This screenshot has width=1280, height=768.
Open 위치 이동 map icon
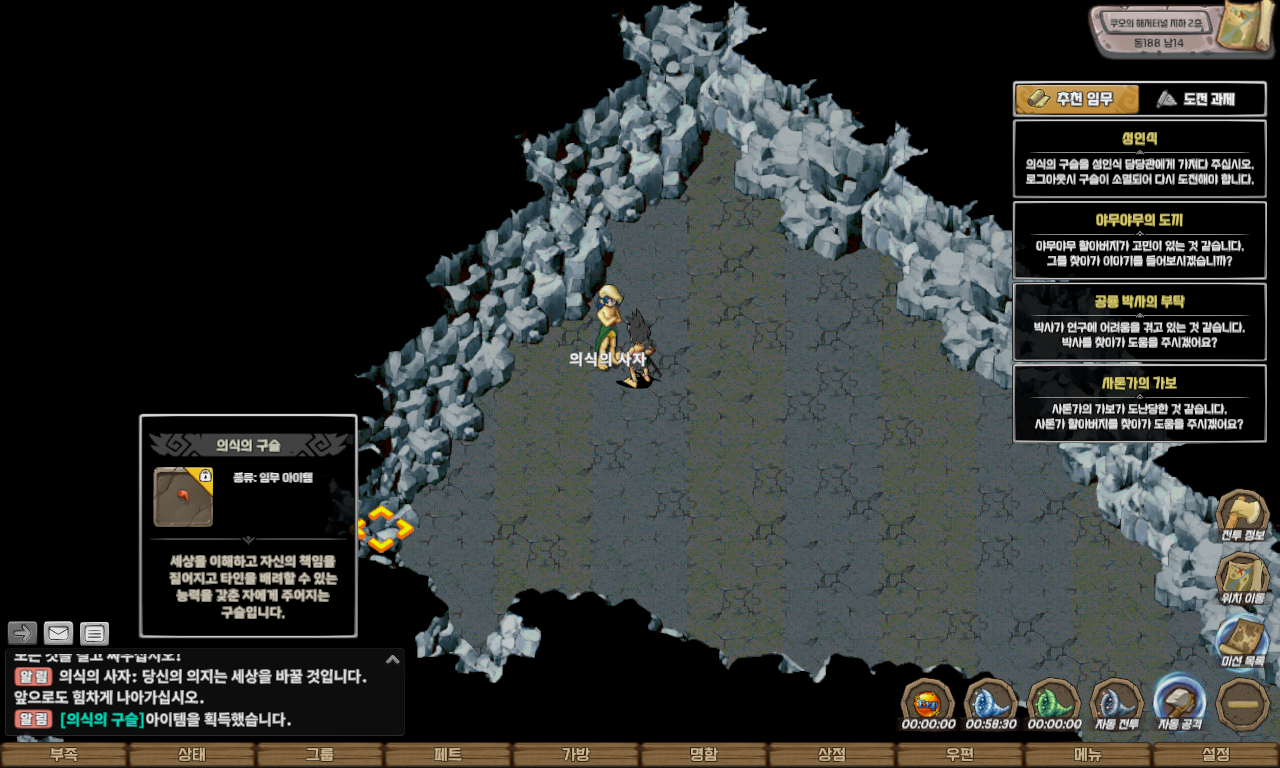(x=1242, y=579)
